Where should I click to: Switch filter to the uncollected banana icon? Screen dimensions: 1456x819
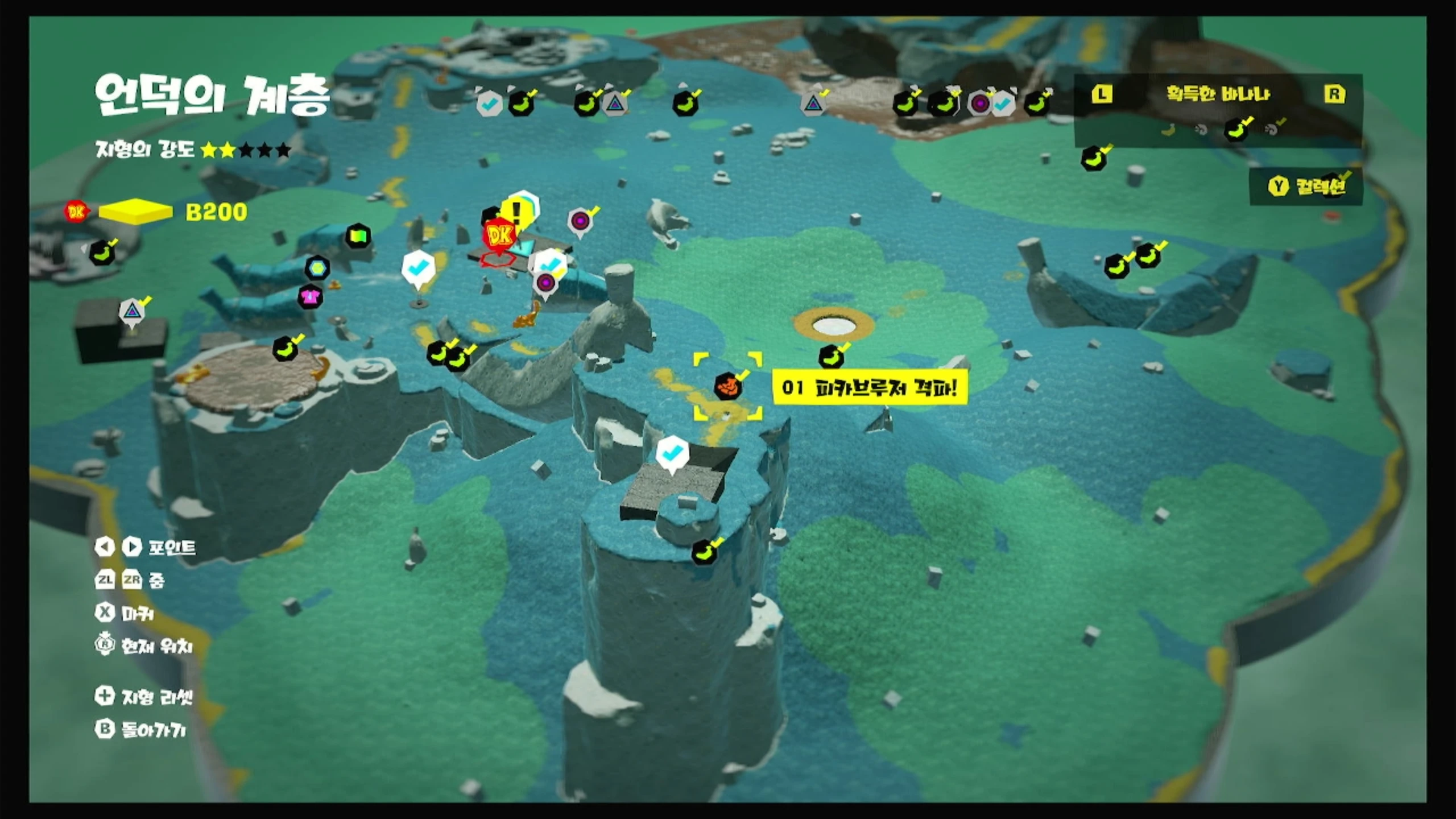(1168, 130)
